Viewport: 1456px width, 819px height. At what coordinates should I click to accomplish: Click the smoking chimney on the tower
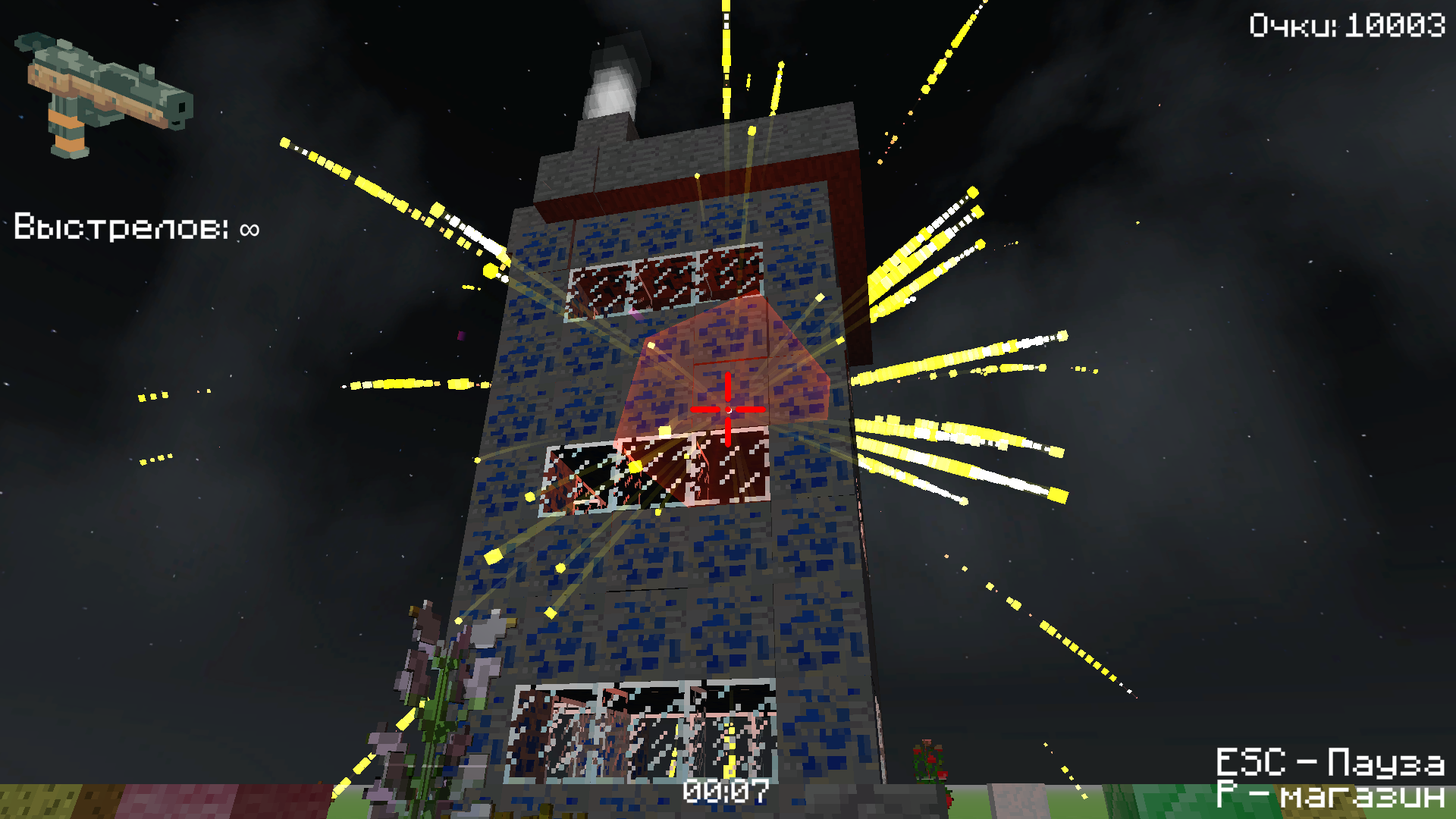pos(614,83)
